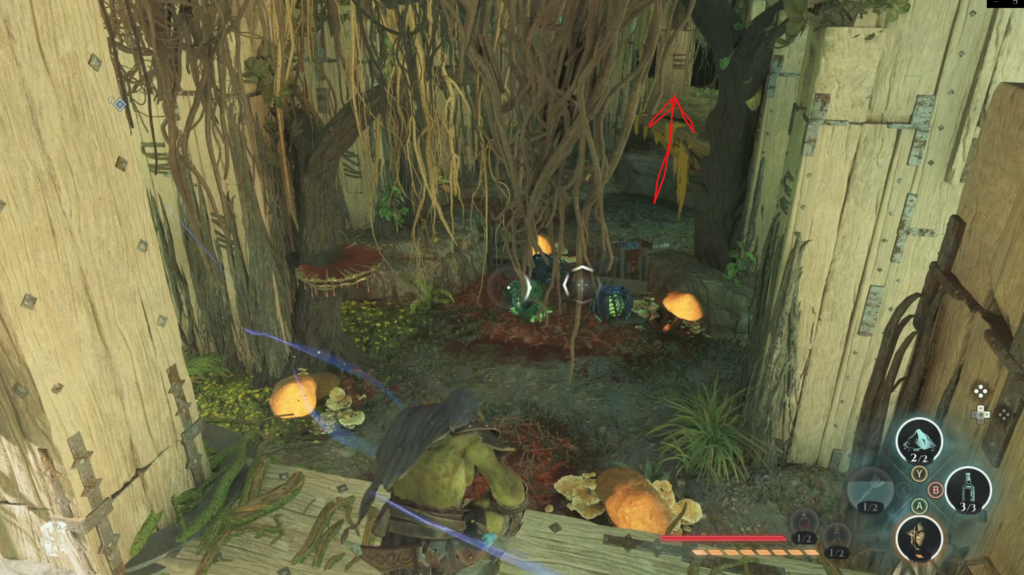Activate the hooded character ability icon

(919, 538)
